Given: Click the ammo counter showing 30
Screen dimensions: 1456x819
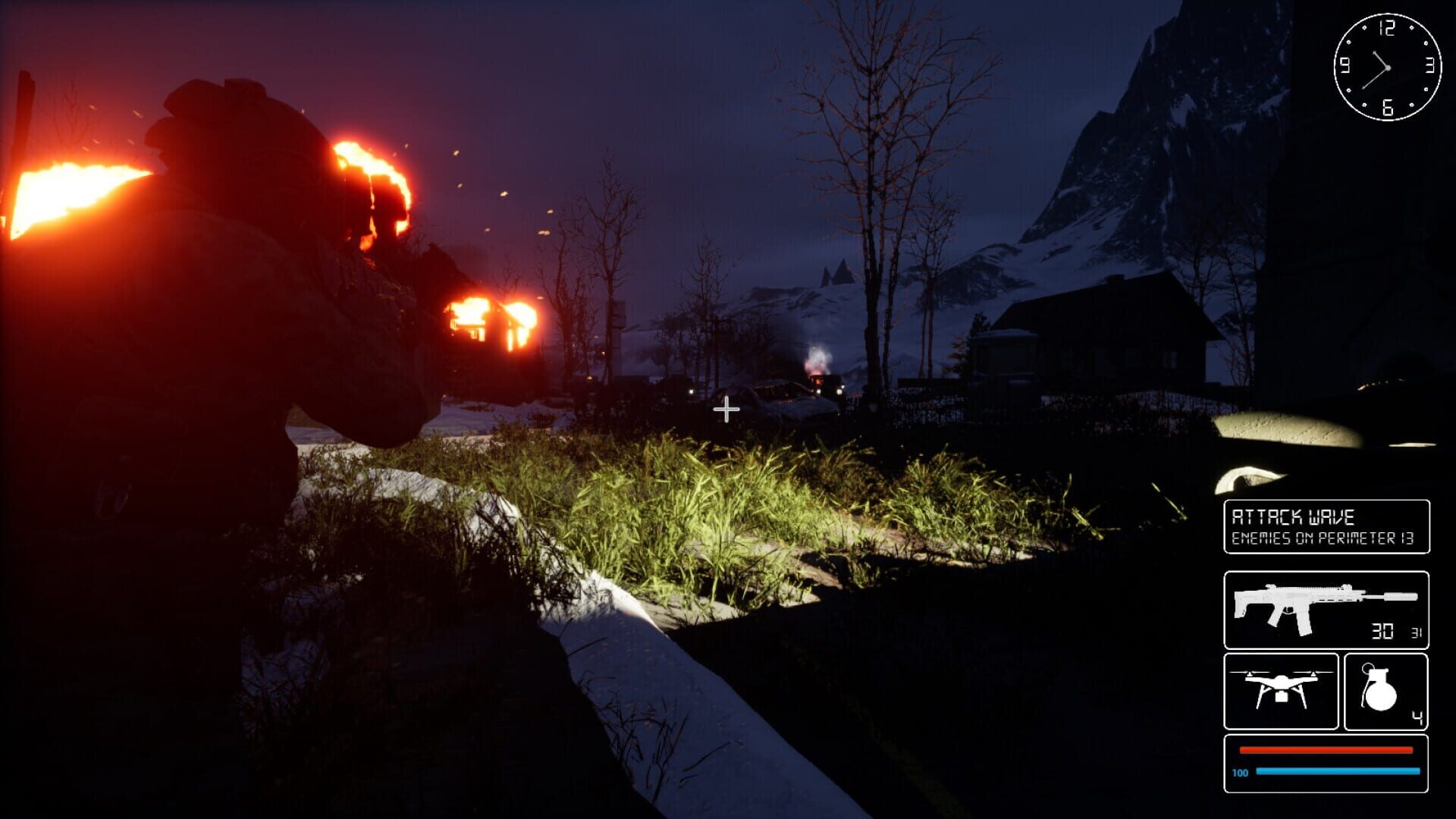Looking at the screenshot, I should [x=1382, y=632].
